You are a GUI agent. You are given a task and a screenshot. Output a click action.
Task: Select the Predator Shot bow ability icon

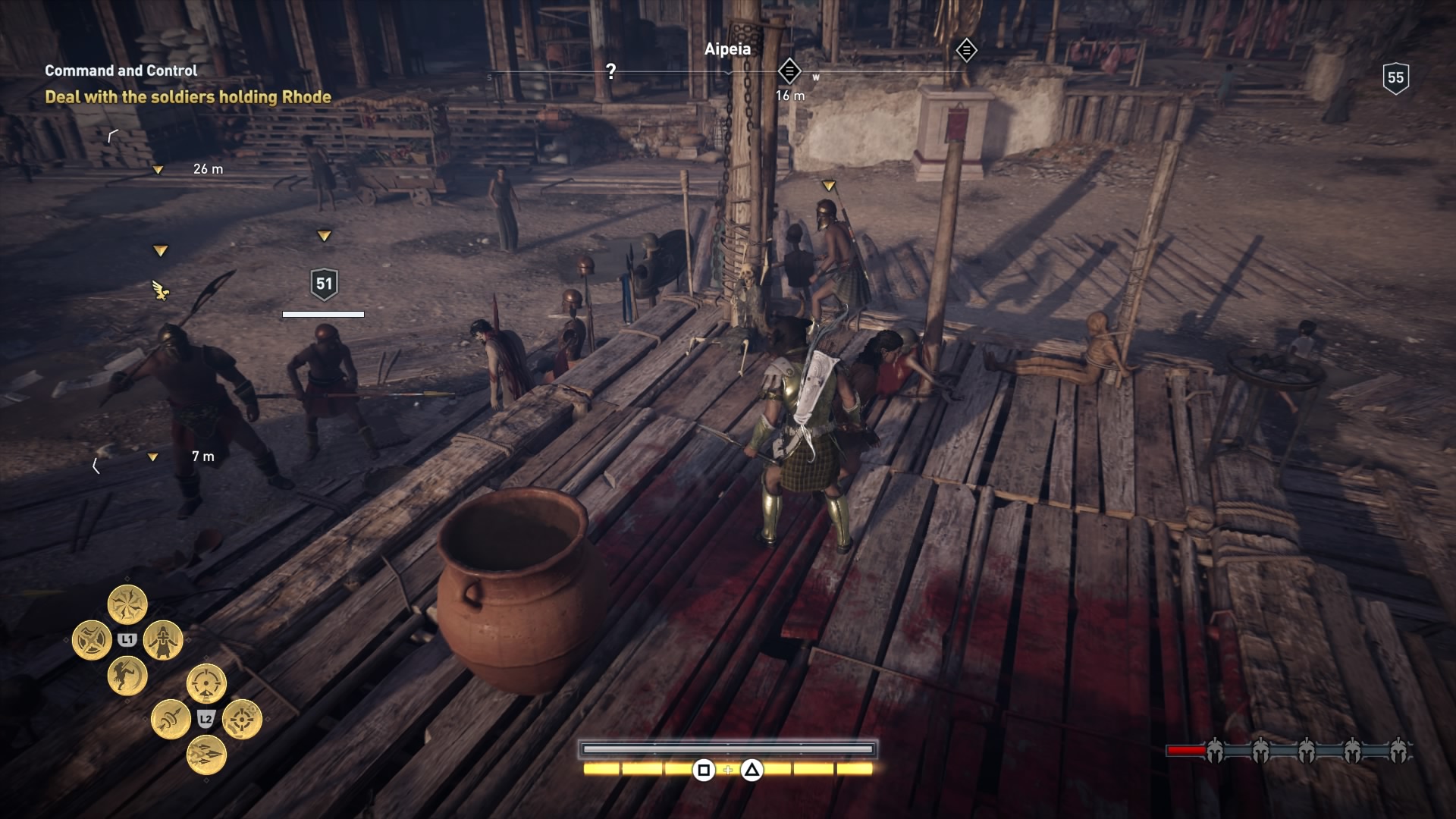[206, 682]
